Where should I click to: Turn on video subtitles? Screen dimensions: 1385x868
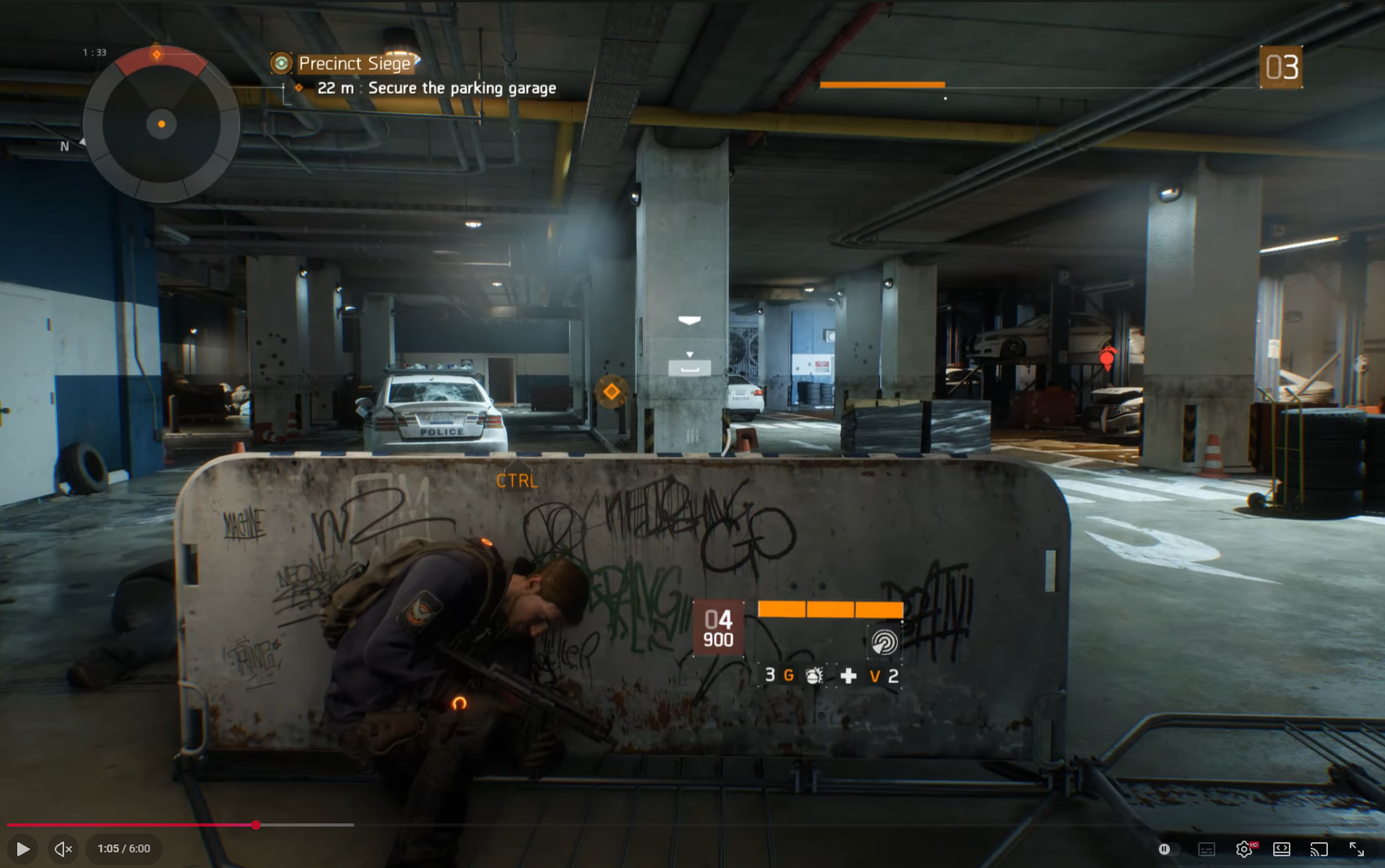(1207, 848)
